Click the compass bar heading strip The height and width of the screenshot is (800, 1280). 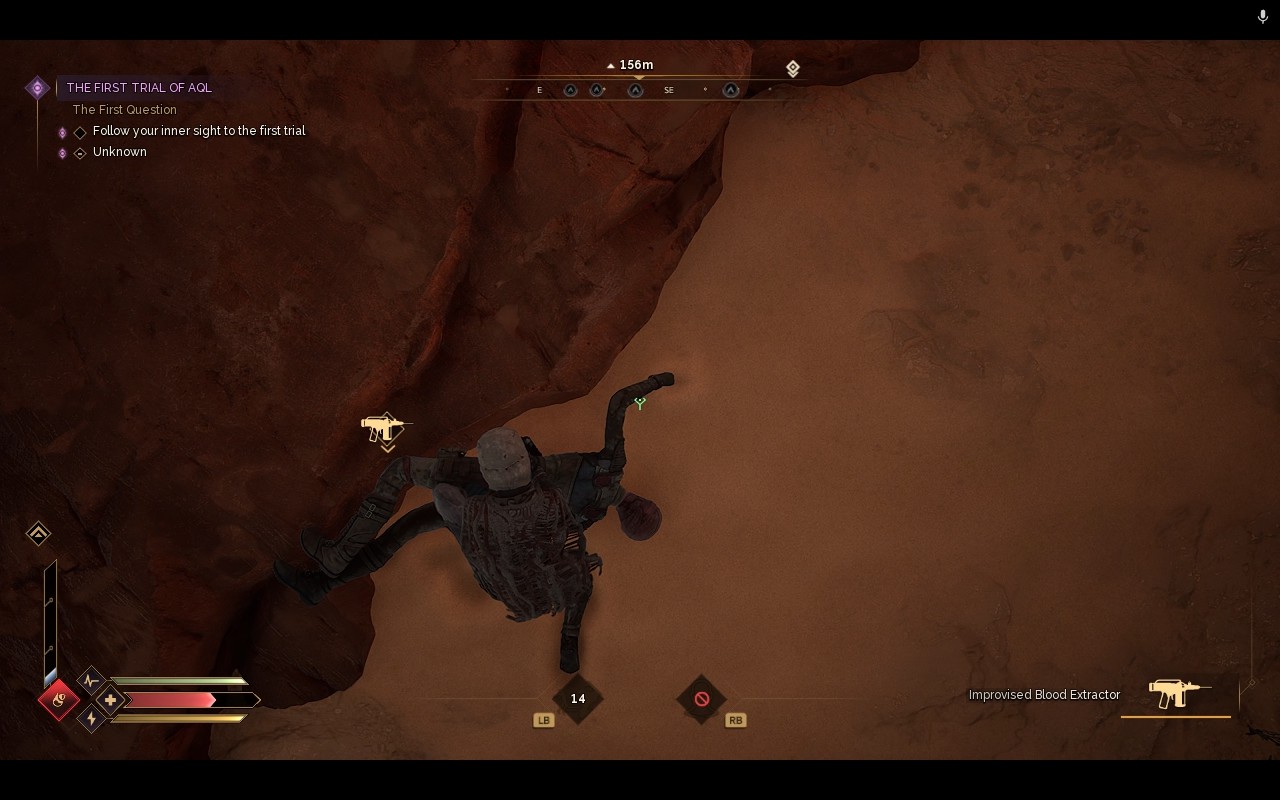coord(638,90)
